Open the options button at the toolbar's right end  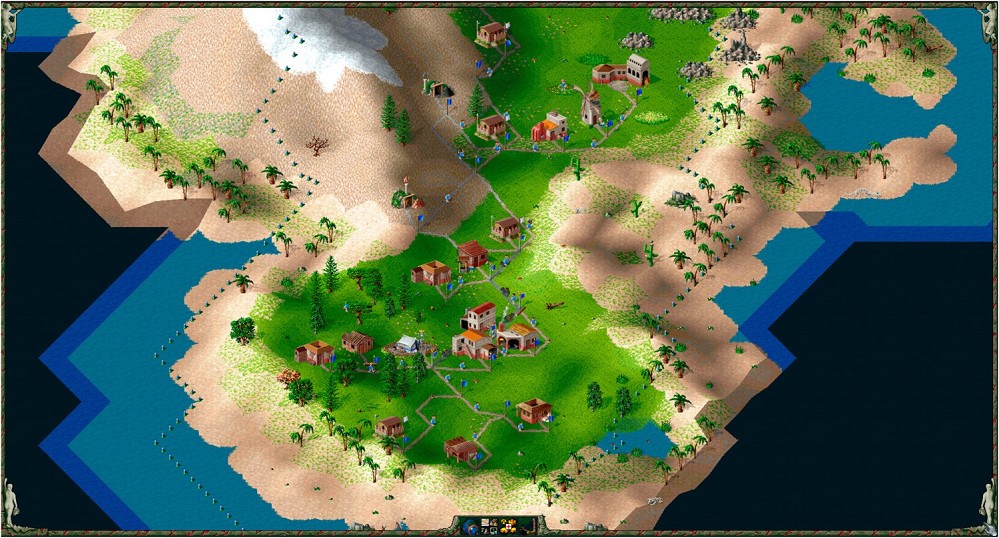[x=527, y=525]
